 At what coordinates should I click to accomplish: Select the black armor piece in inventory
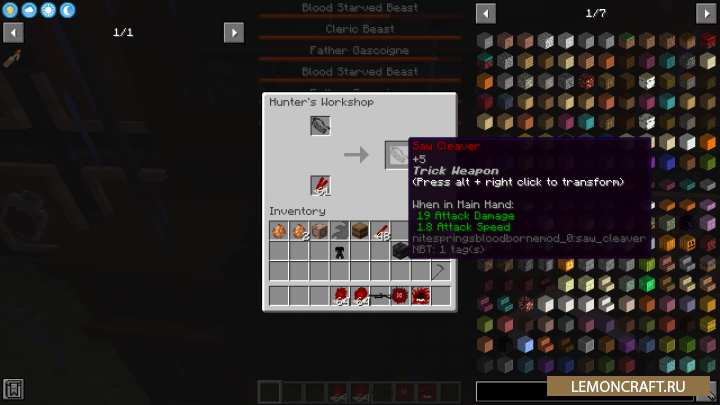point(340,251)
